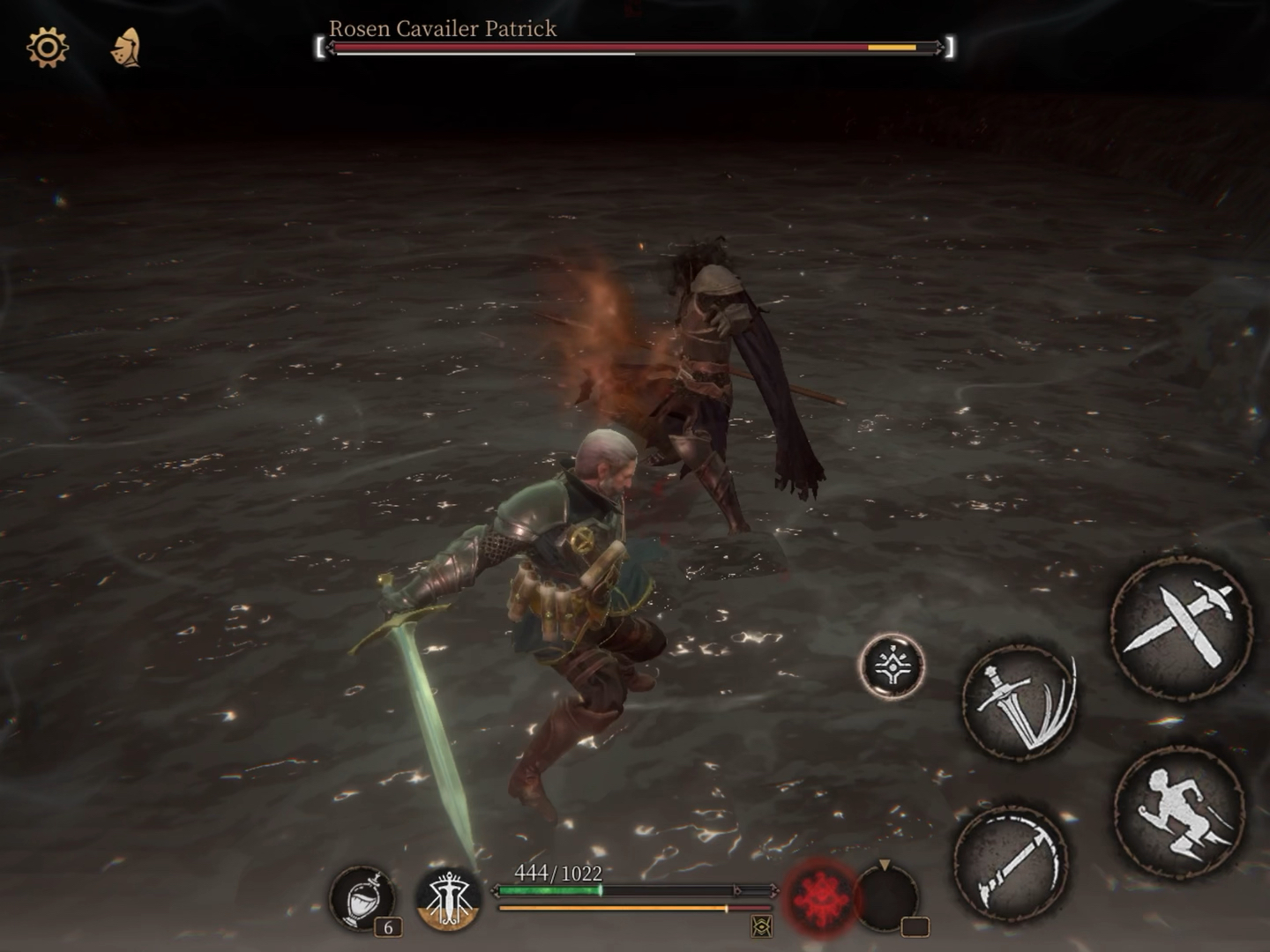Dodge with the running figure button
Screen dimensions: 1270x952
coord(1180,814)
